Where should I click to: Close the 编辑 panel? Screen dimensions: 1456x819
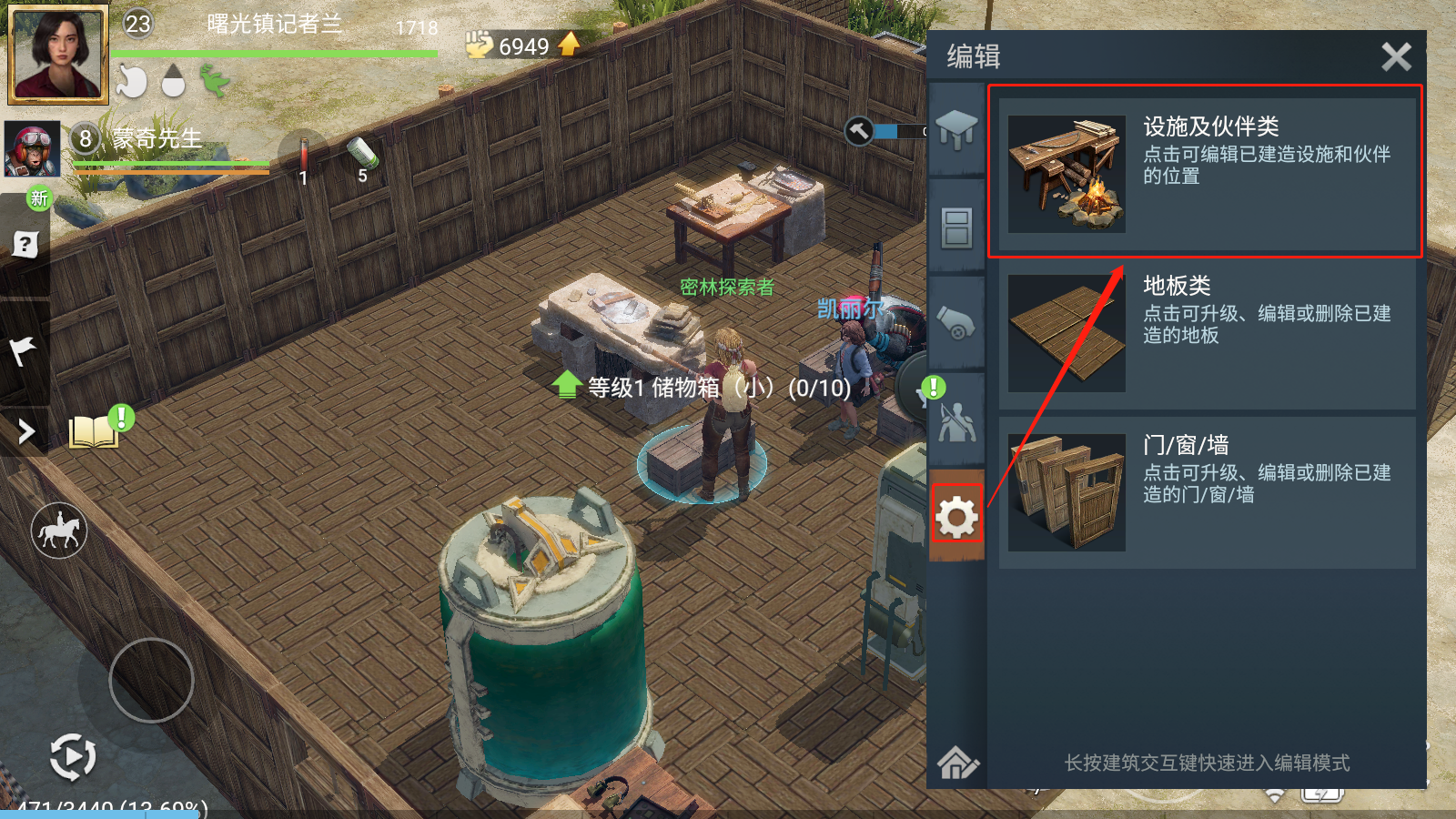point(1396,56)
